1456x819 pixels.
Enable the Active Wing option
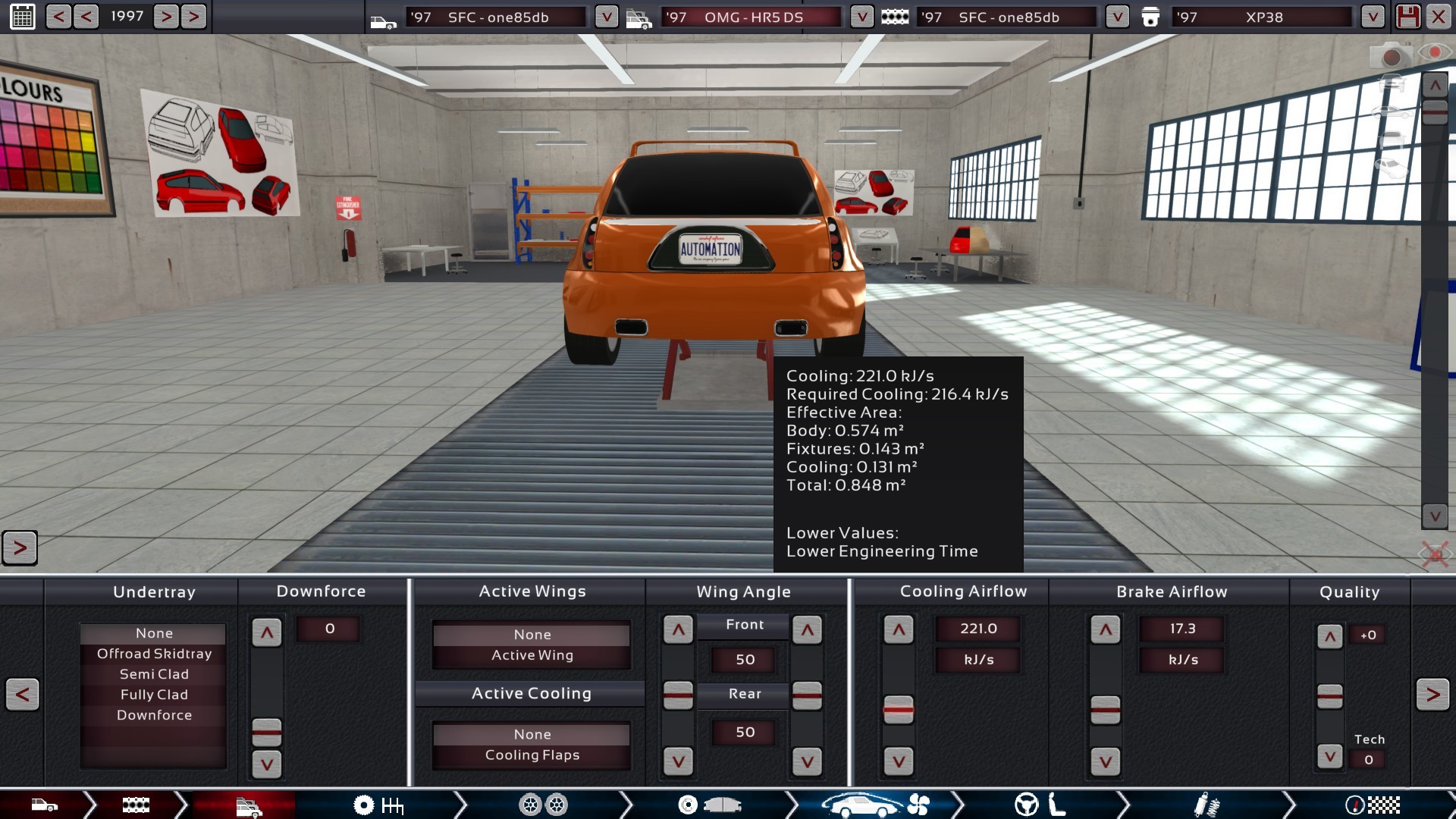[532, 655]
